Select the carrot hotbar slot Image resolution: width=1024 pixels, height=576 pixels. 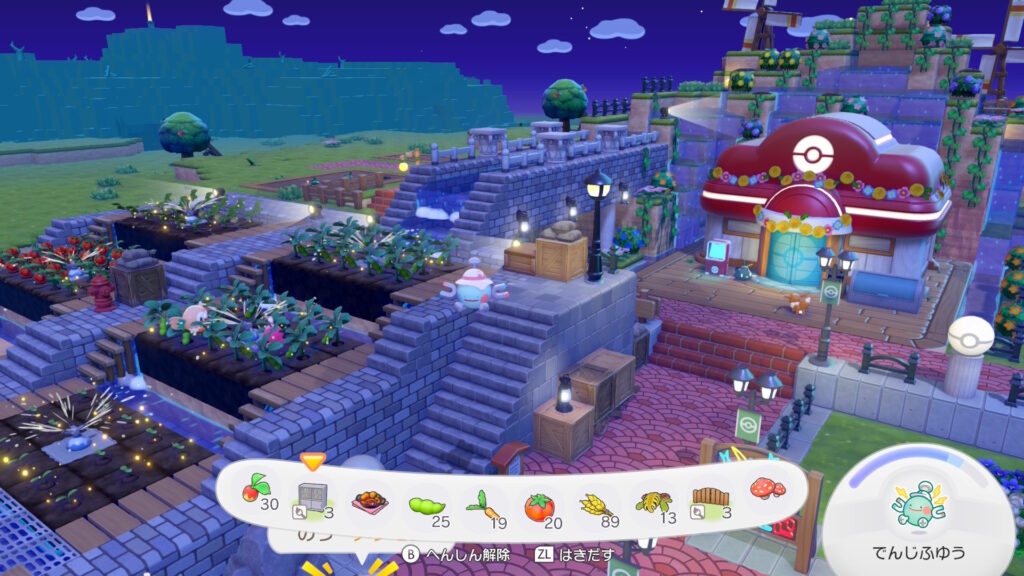coord(481,502)
